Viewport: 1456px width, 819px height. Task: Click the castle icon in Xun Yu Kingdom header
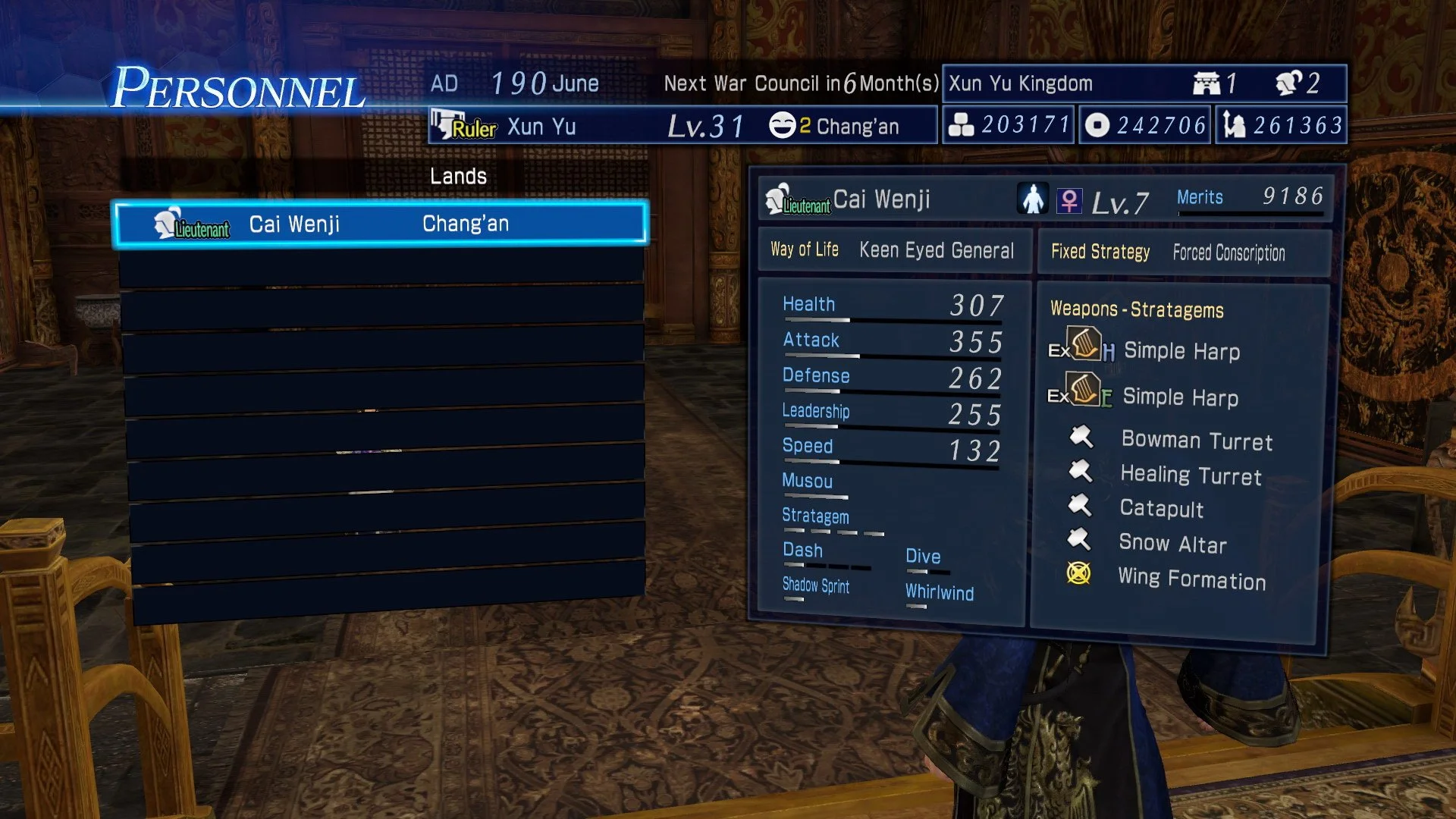[x=1207, y=82]
